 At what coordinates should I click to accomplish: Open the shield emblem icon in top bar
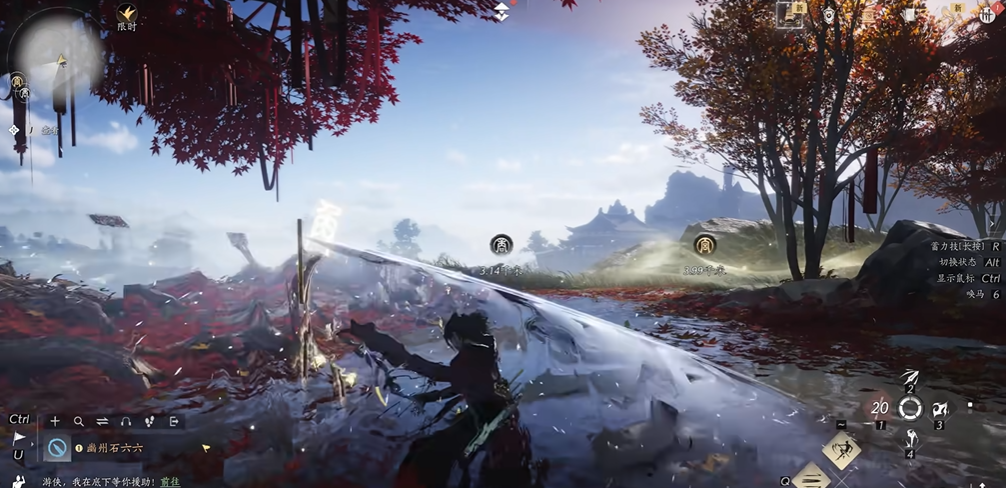tap(829, 14)
